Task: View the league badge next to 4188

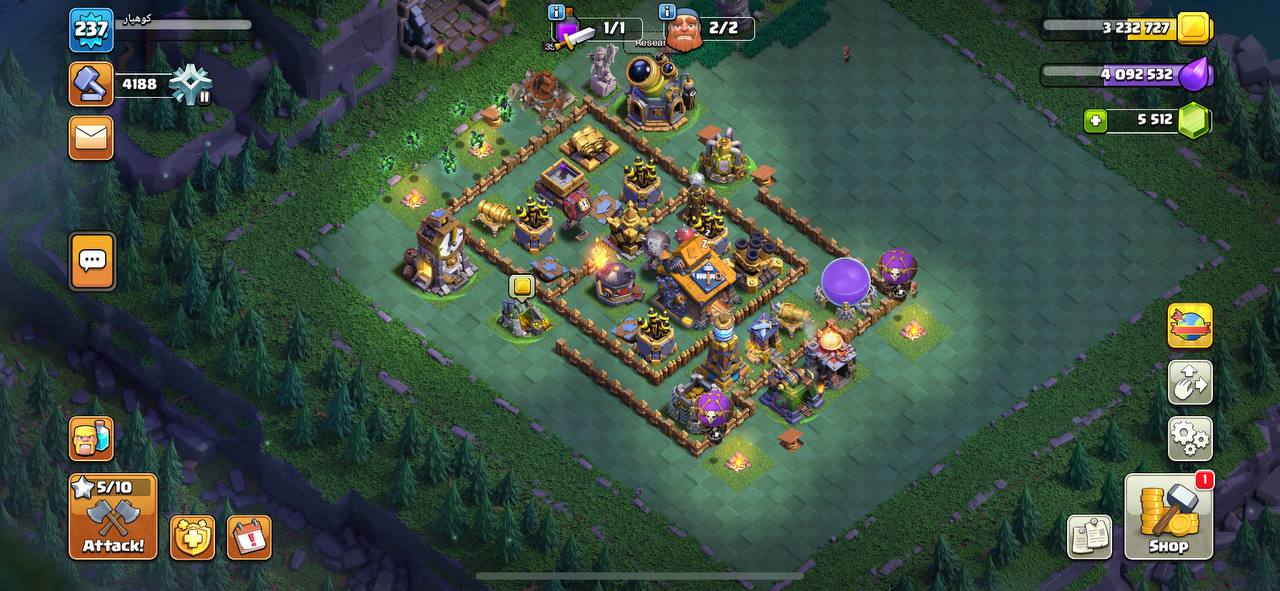Action: 190,85
